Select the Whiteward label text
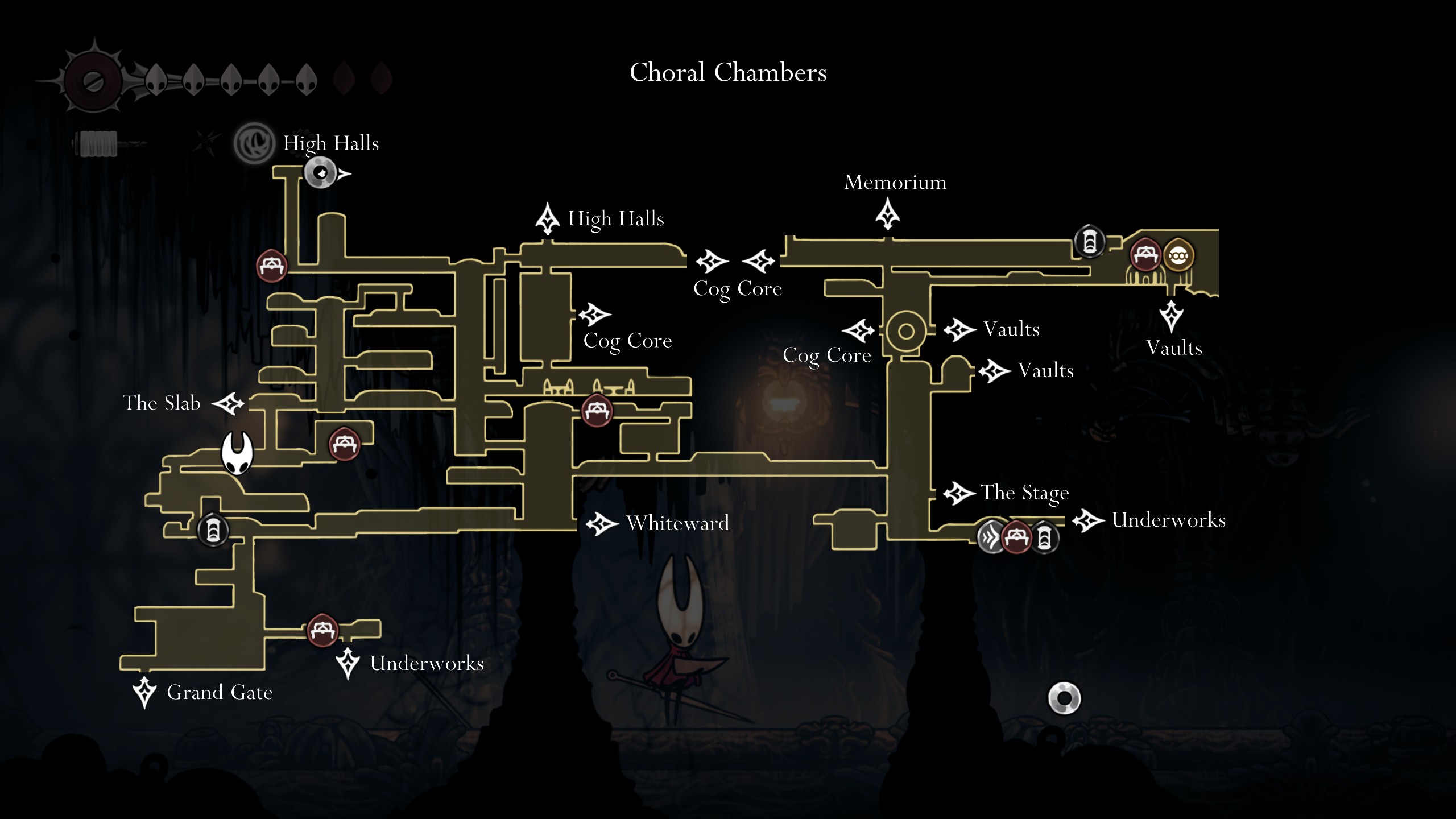The width and height of the screenshot is (1456, 819). tap(677, 523)
